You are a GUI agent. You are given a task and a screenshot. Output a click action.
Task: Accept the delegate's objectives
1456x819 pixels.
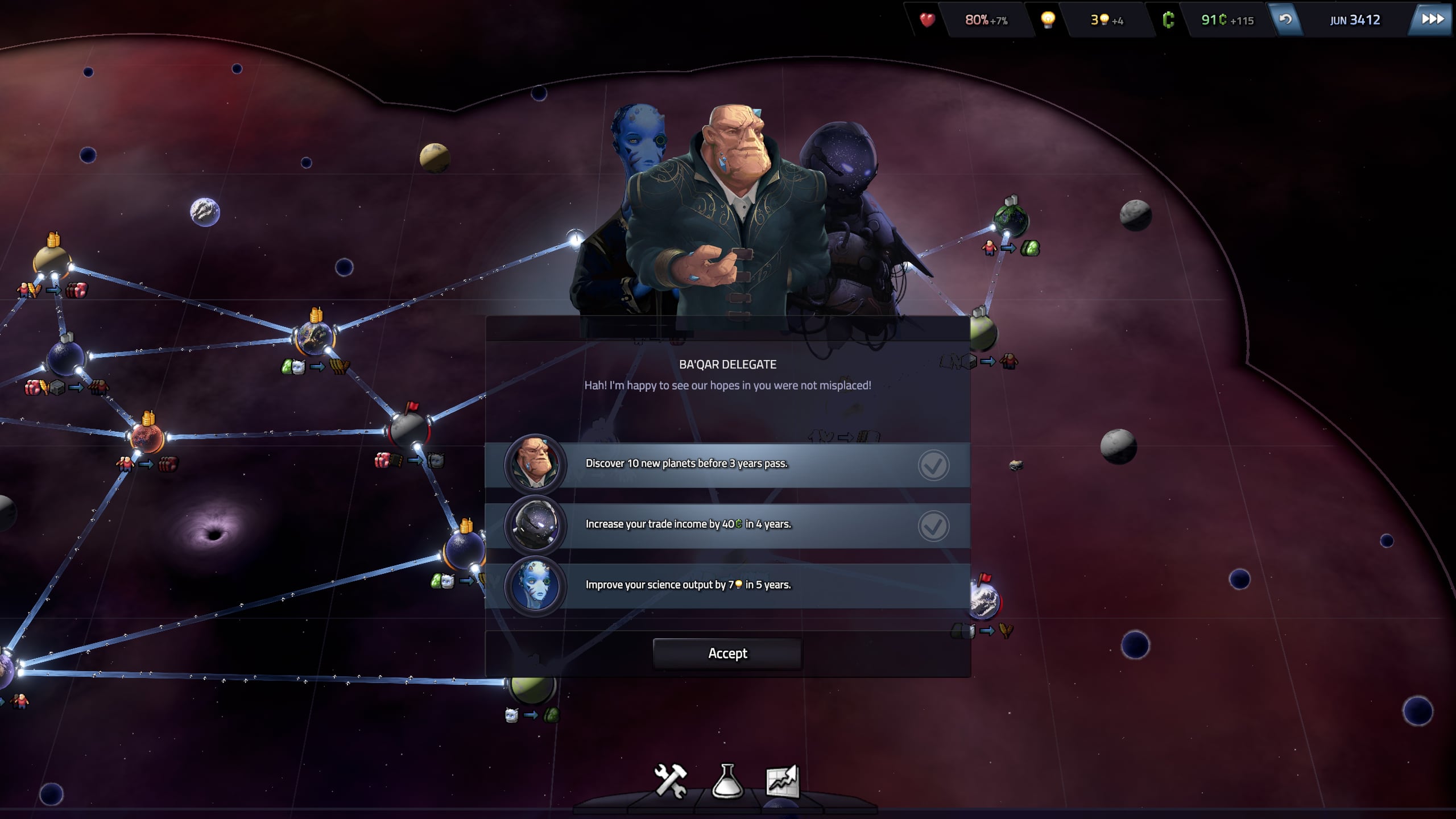[x=727, y=653]
